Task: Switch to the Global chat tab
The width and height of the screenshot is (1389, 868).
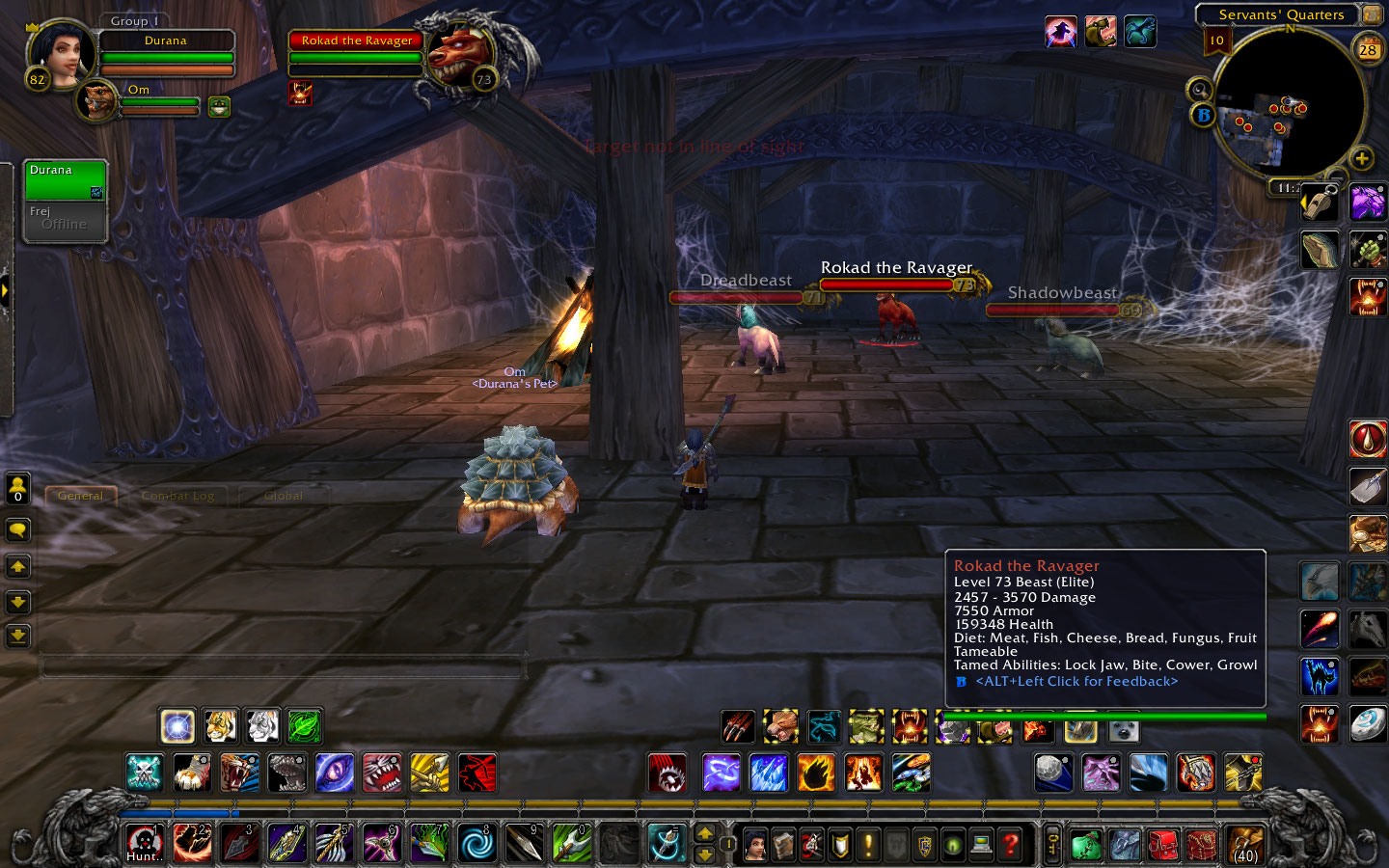Action: (x=282, y=496)
